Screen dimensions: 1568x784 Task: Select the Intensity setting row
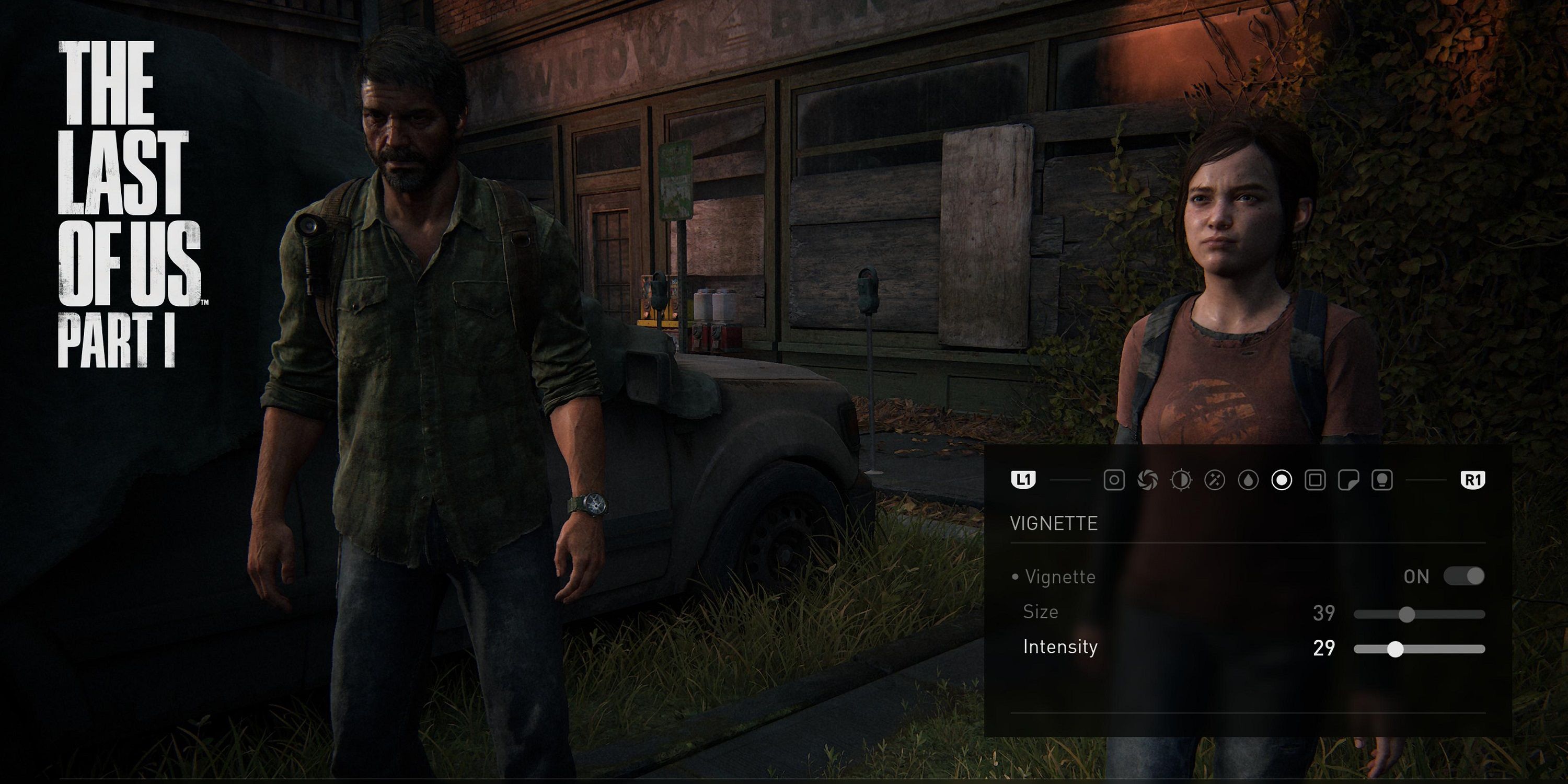coord(1061,649)
